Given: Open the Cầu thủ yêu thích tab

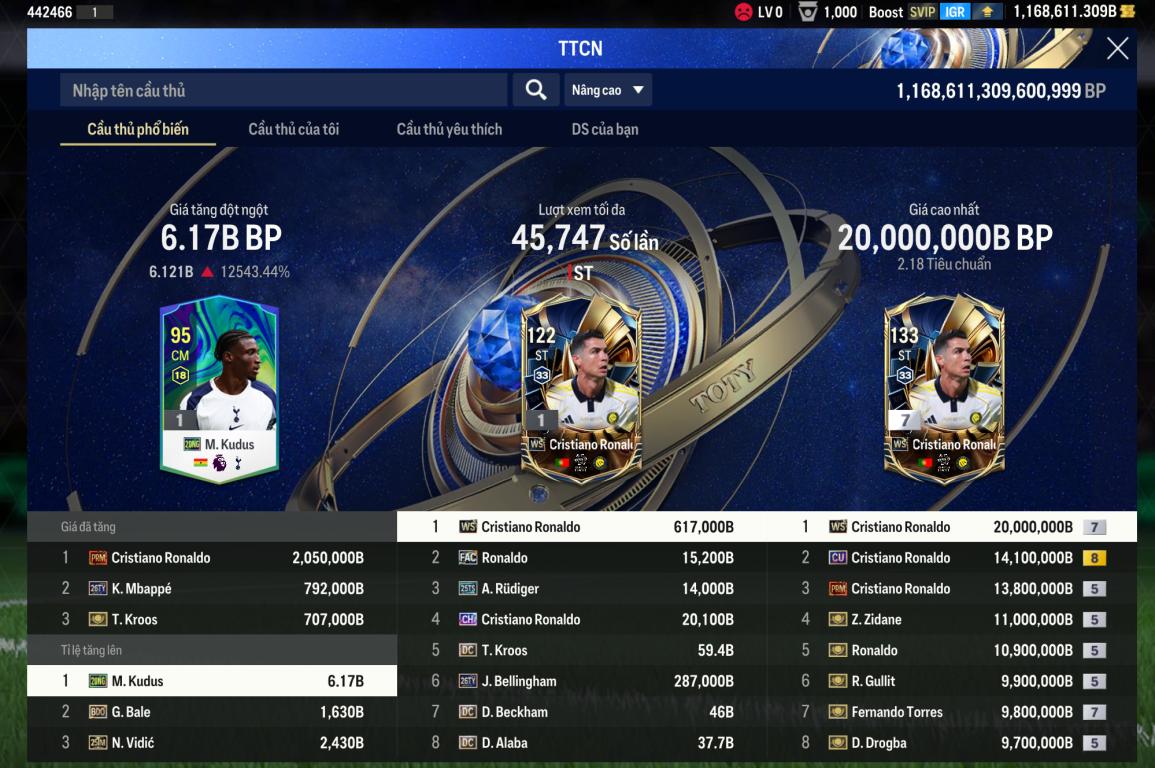Looking at the screenshot, I should [449, 129].
